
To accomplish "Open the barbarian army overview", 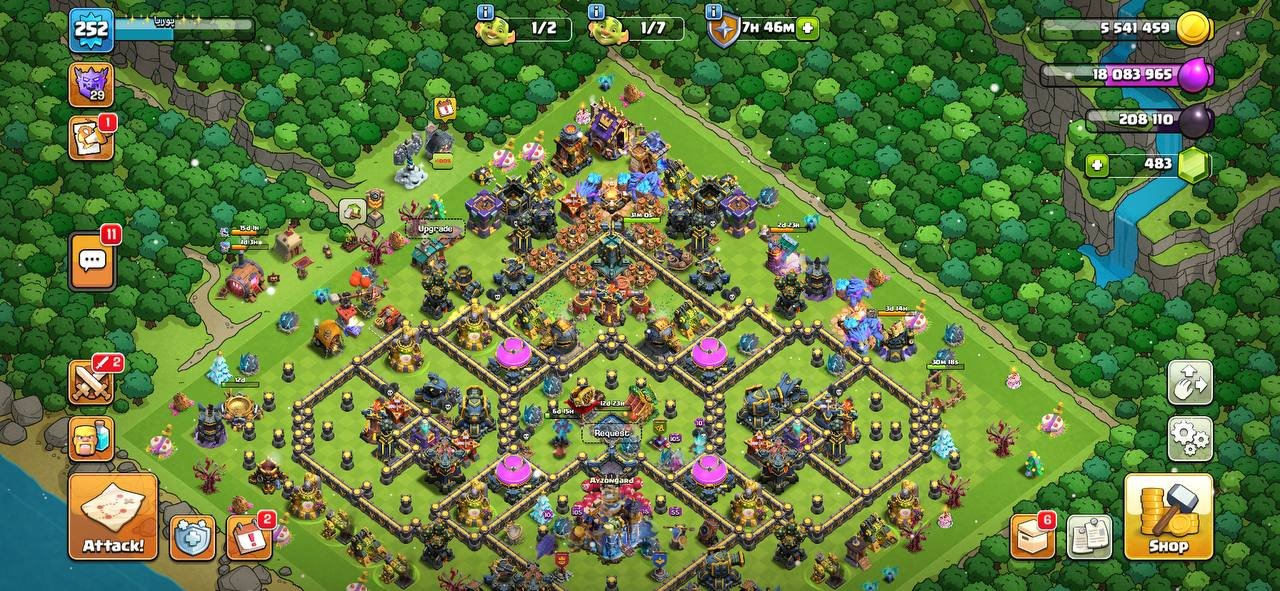I will point(91,438).
